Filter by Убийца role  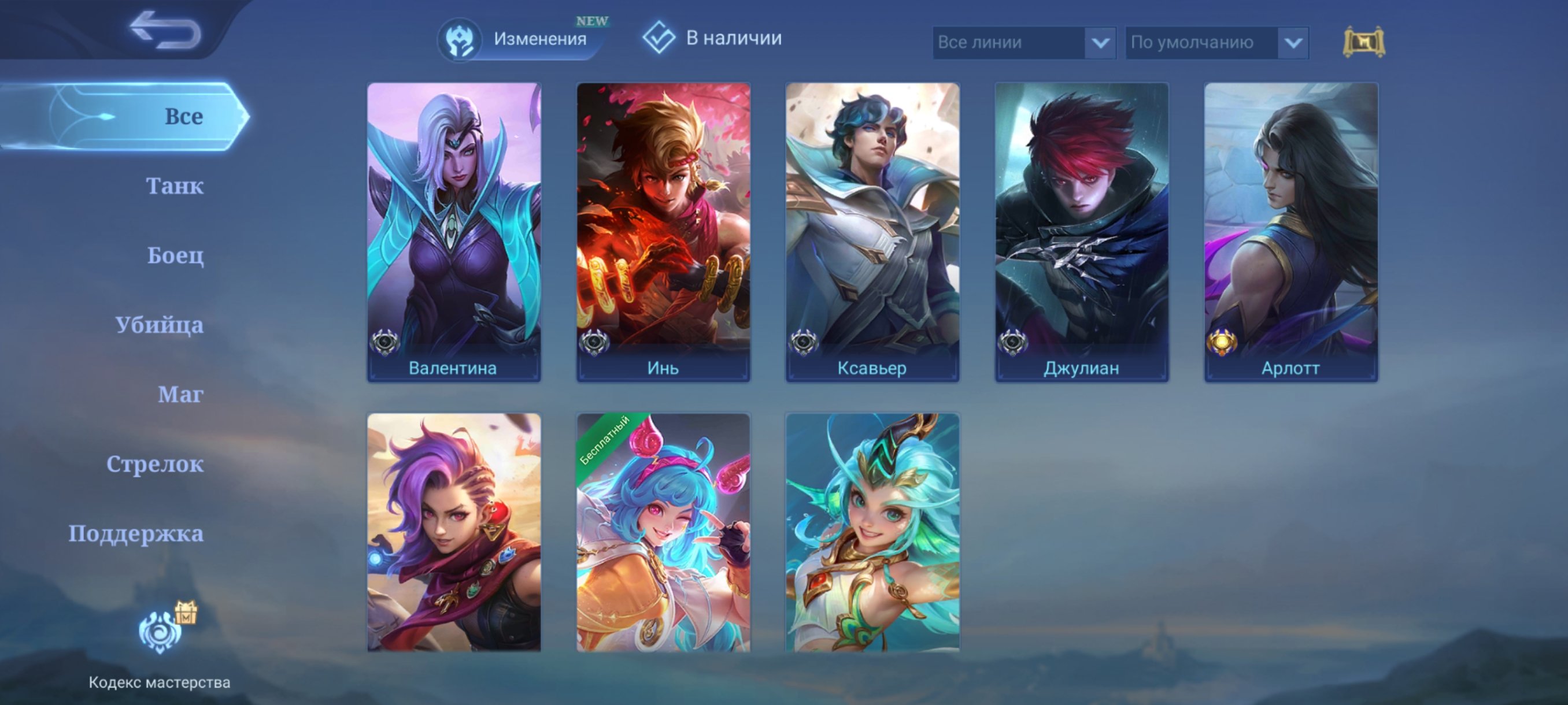coord(160,325)
